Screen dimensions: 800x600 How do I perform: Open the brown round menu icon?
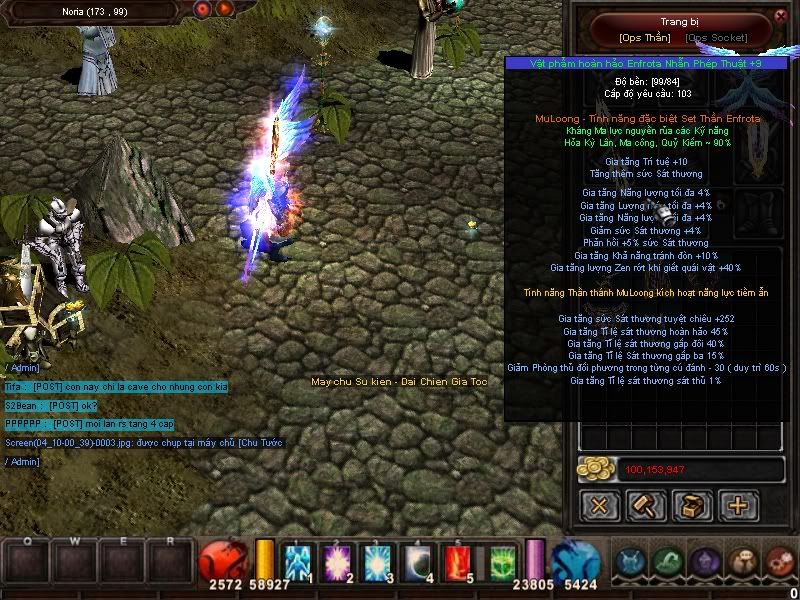pyautogui.click(x=742, y=561)
